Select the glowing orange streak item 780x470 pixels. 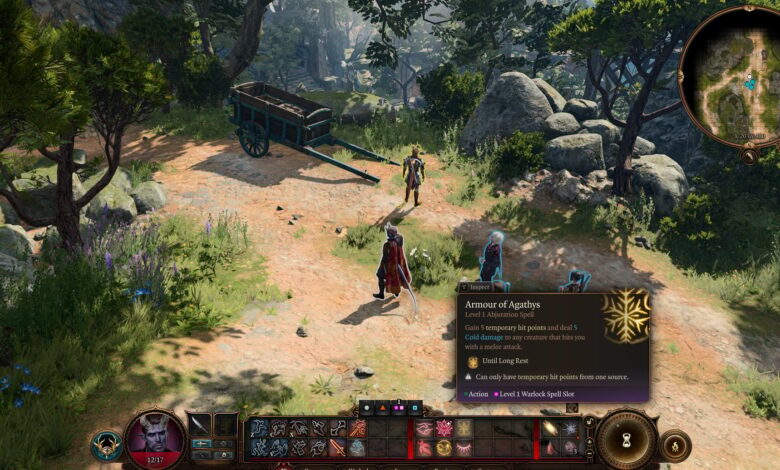(x=551, y=428)
